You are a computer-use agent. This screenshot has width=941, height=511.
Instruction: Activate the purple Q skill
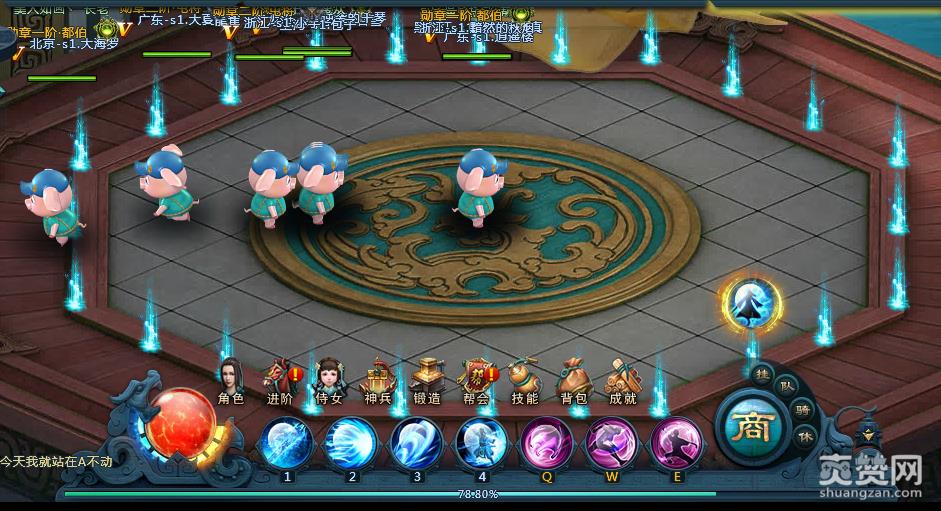pyautogui.click(x=547, y=443)
